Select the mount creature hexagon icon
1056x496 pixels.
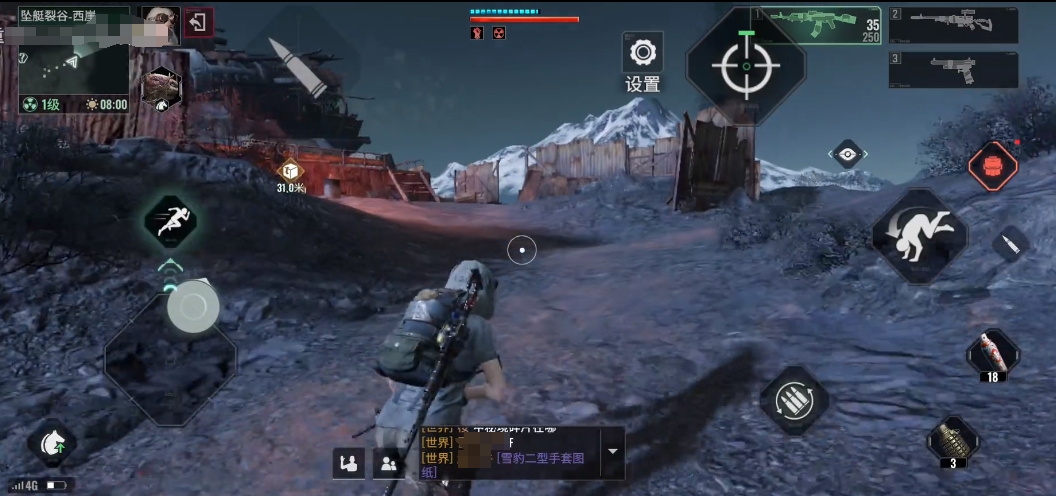pos(160,88)
